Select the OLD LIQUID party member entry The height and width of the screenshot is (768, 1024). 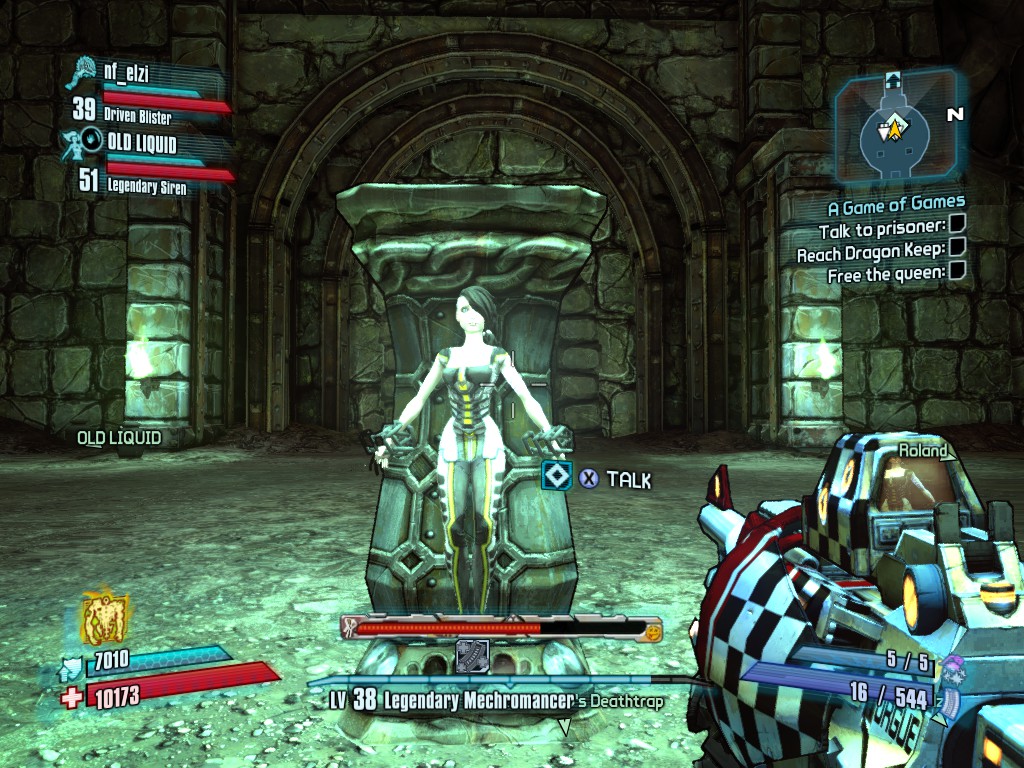pos(141,144)
